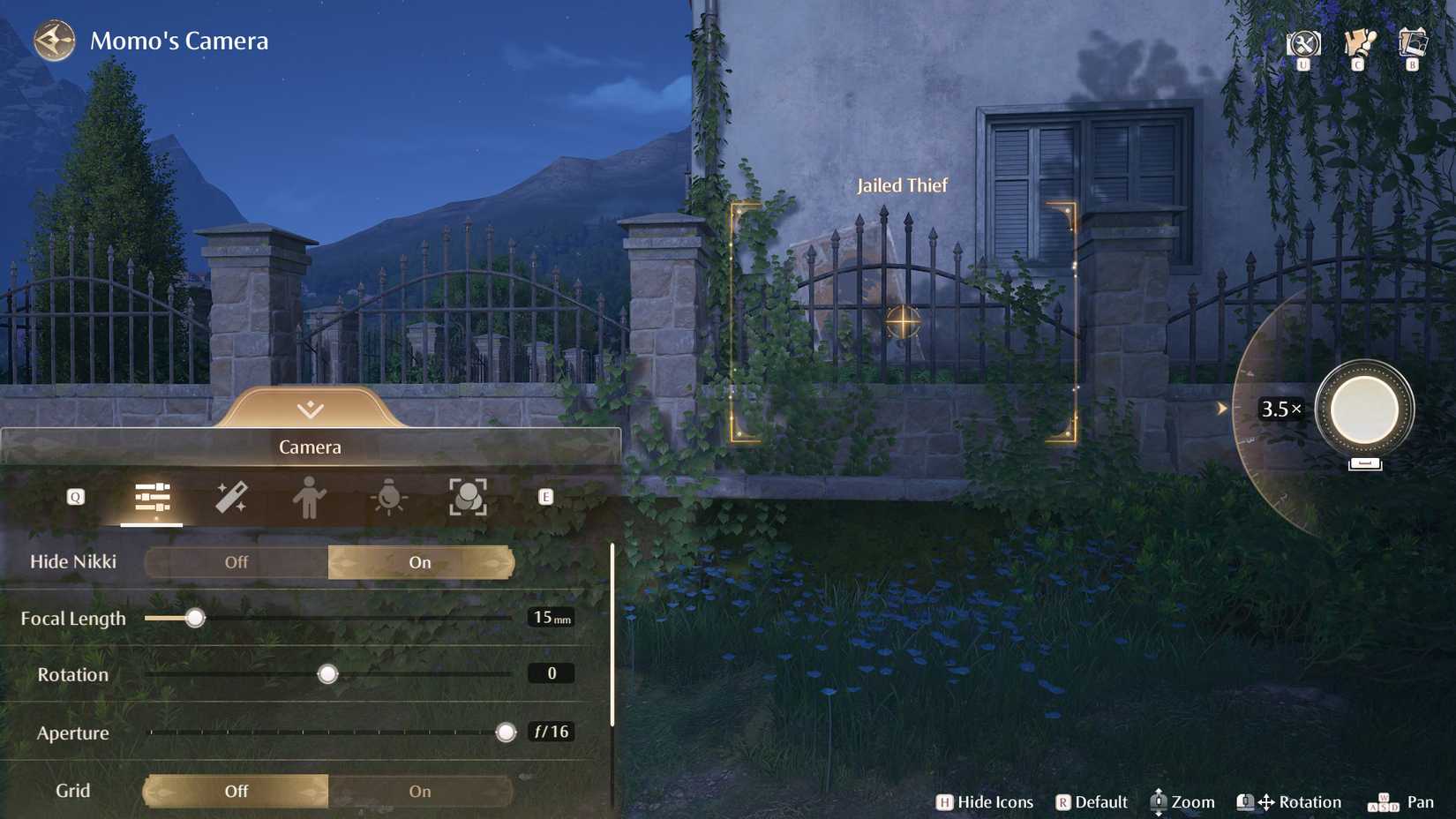Switch to the filter circles tab

pyautogui.click(x=468, y=498)
